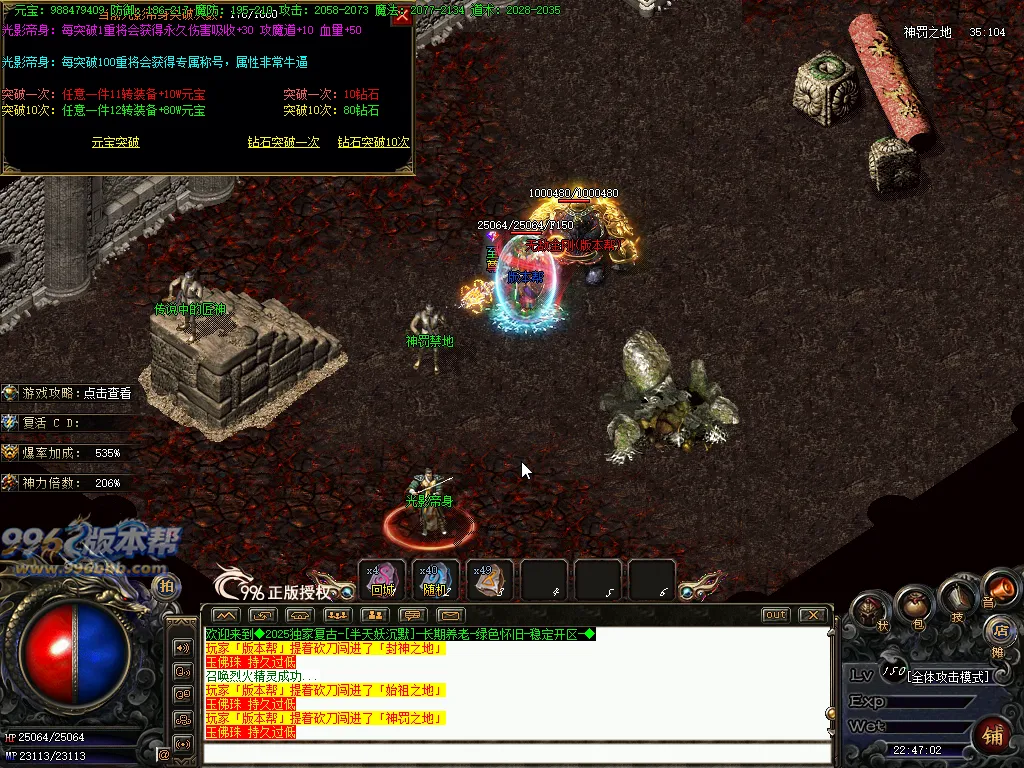Open the 拍 auction button
This screenshot has width=1024, height=768.
[166, 586]
